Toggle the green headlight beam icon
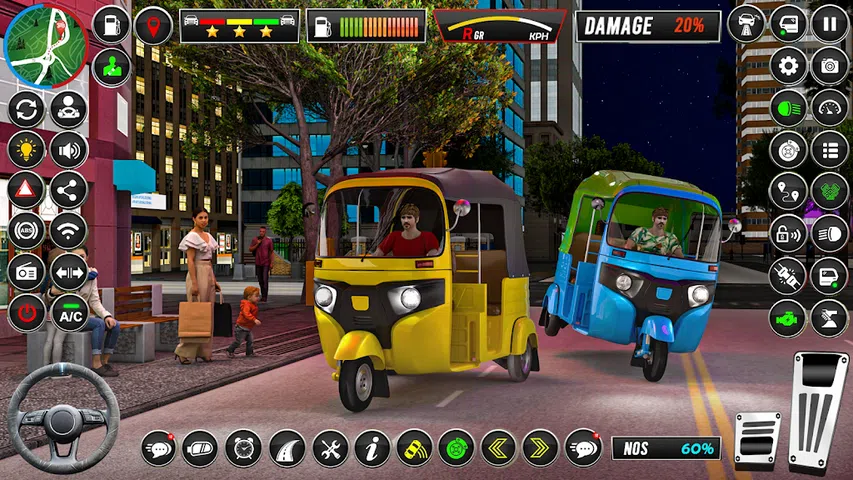This screenshot has height=480, width=853. click(x=788, y=108)
